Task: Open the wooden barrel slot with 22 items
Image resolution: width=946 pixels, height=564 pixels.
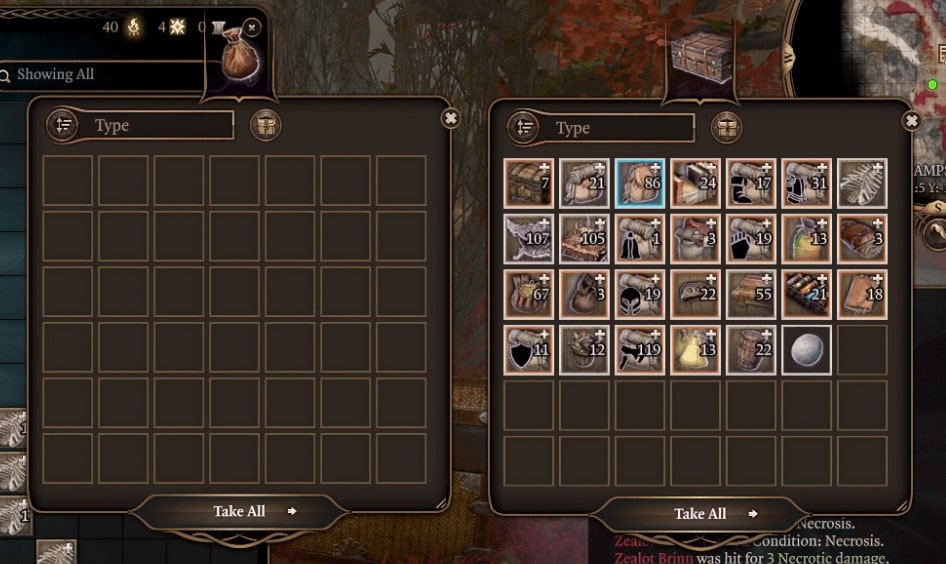Action: coord(751,350)
